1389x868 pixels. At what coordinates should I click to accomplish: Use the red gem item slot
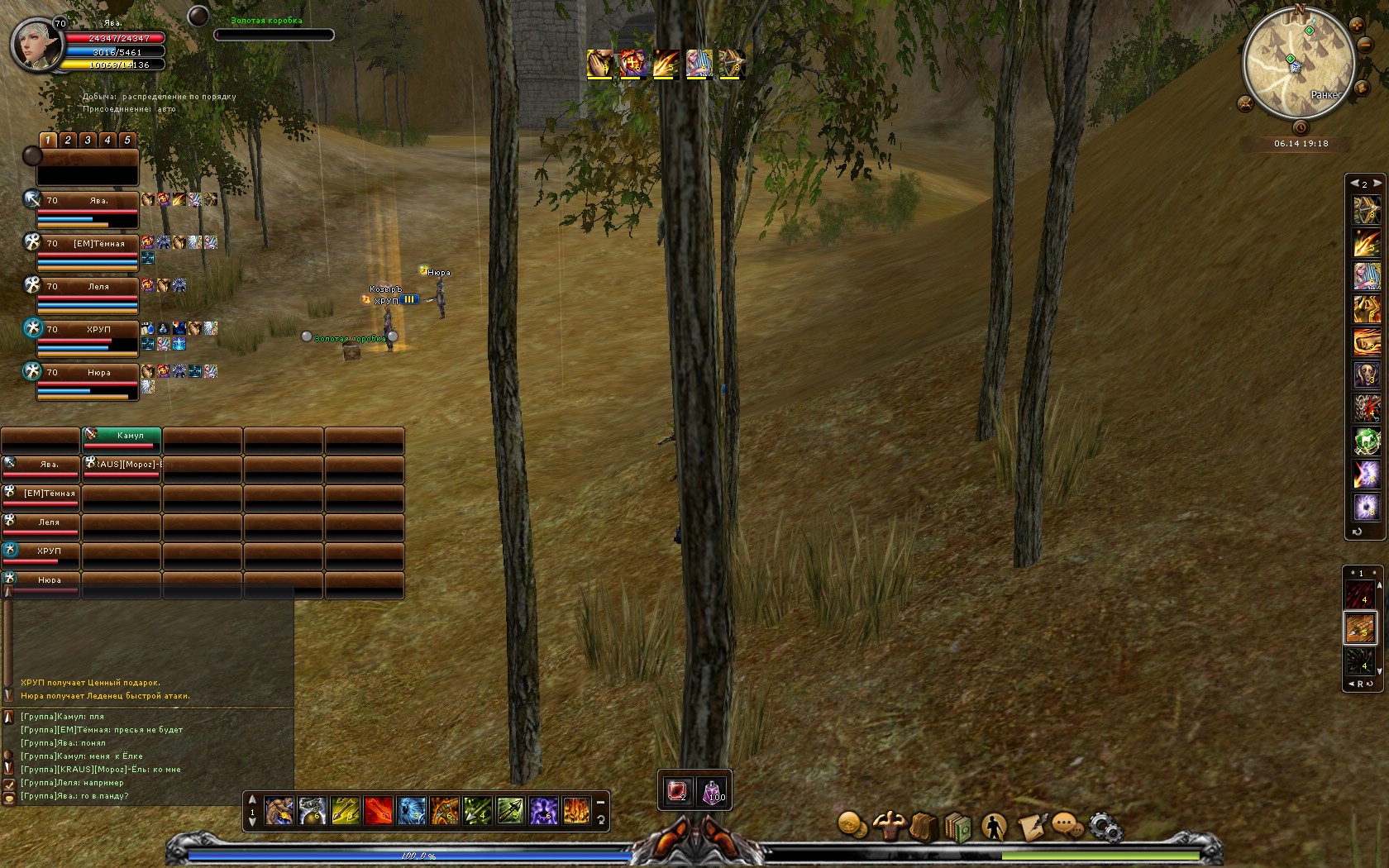pos(677,792)
